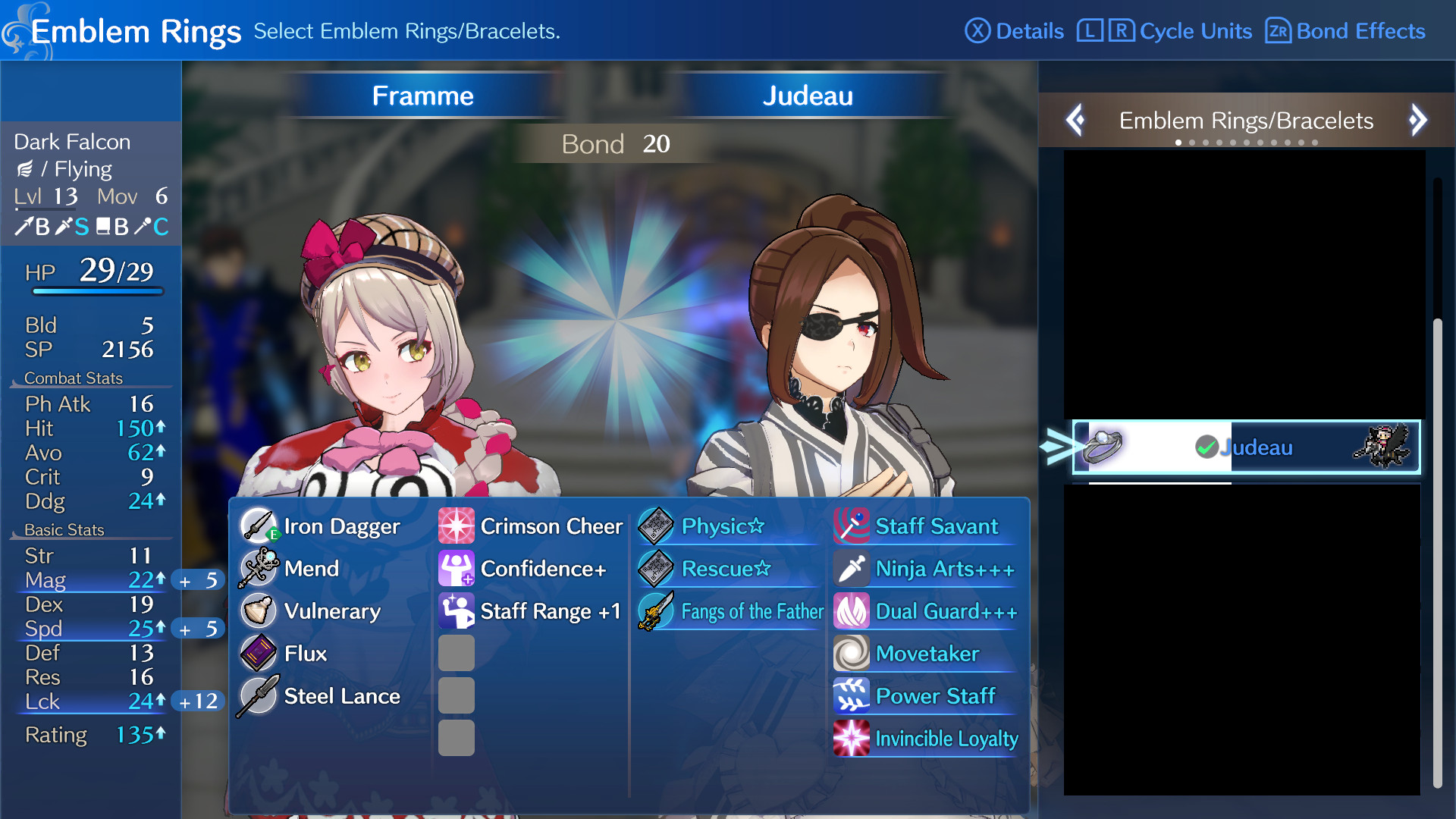Select the Staff Savant skill icon

click(851, 526)
